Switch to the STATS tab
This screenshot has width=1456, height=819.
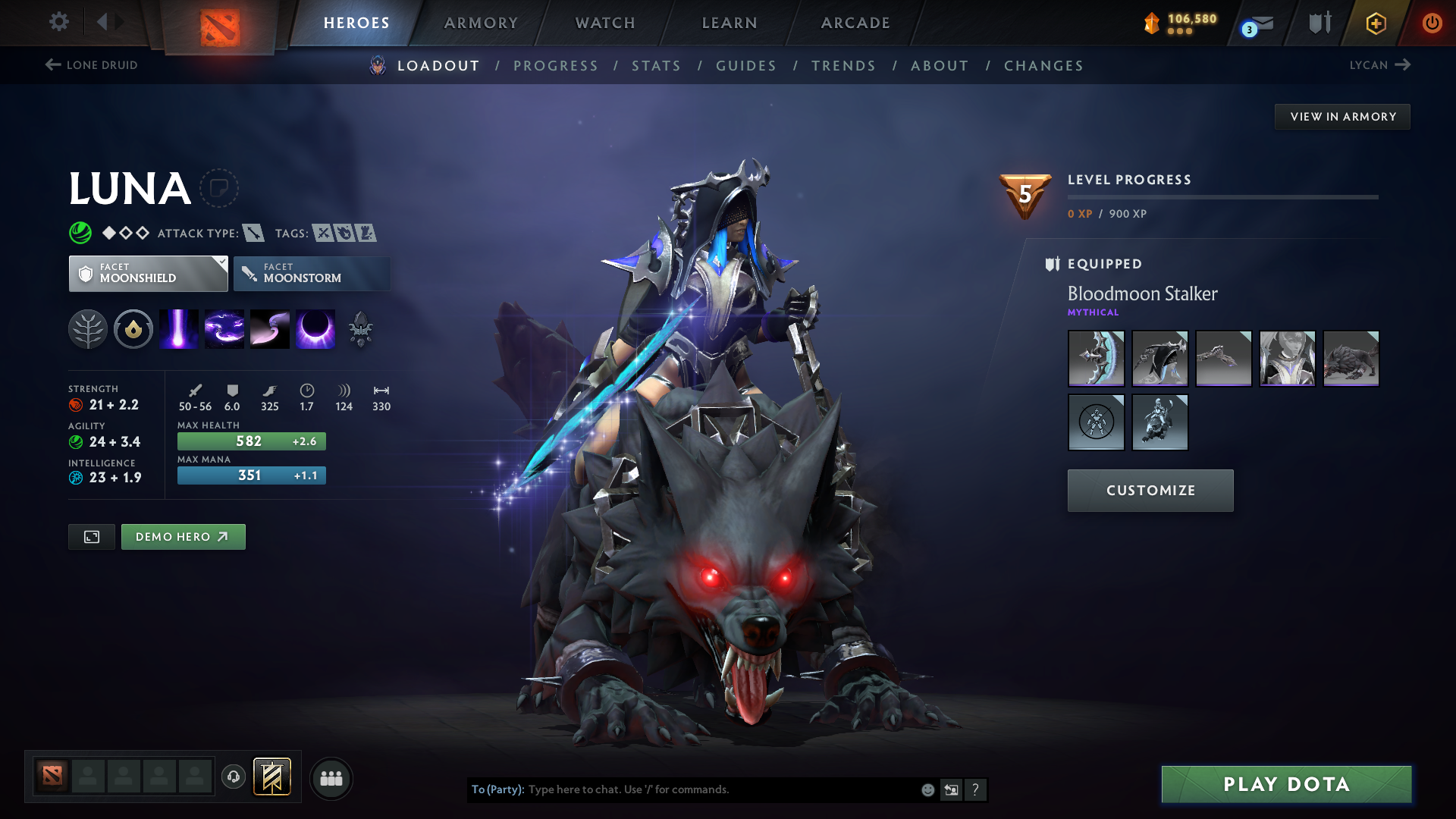[x=656, y=66]
